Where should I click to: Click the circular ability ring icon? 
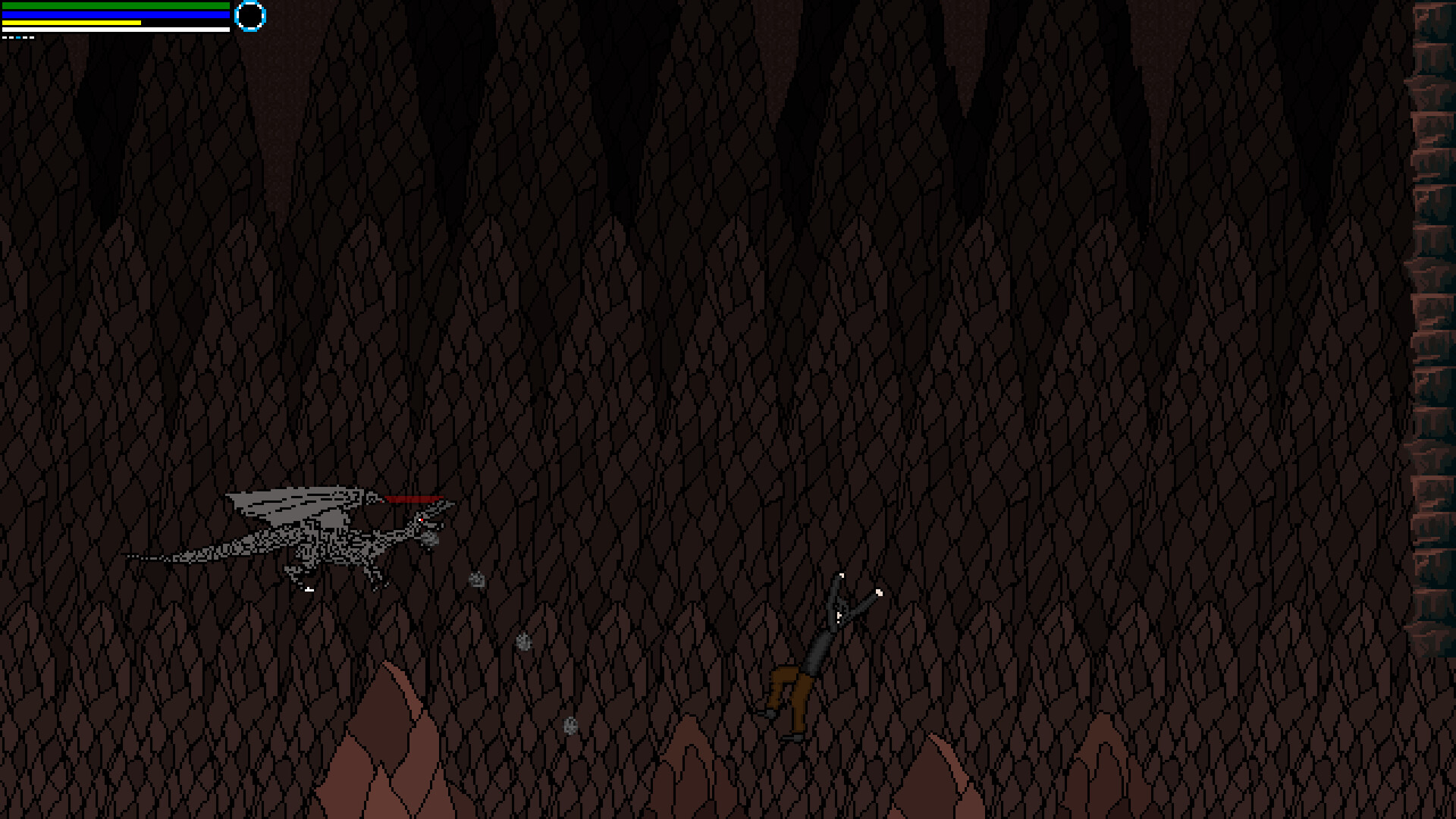pos(250,17)
